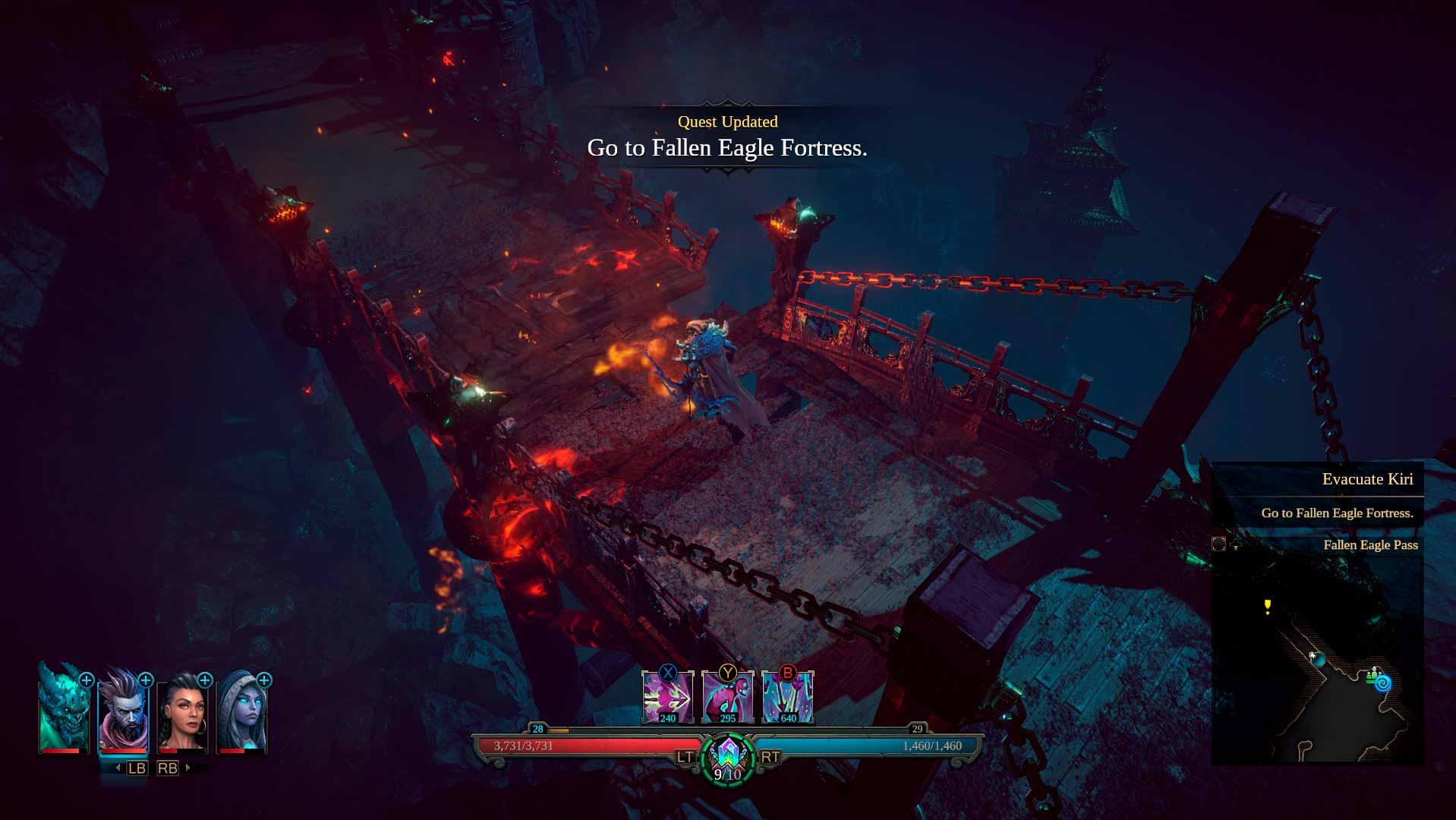Click the yellow exclamation quest marker on minimap
The image size is (1456, 820).
click(x=1267, y=606)
